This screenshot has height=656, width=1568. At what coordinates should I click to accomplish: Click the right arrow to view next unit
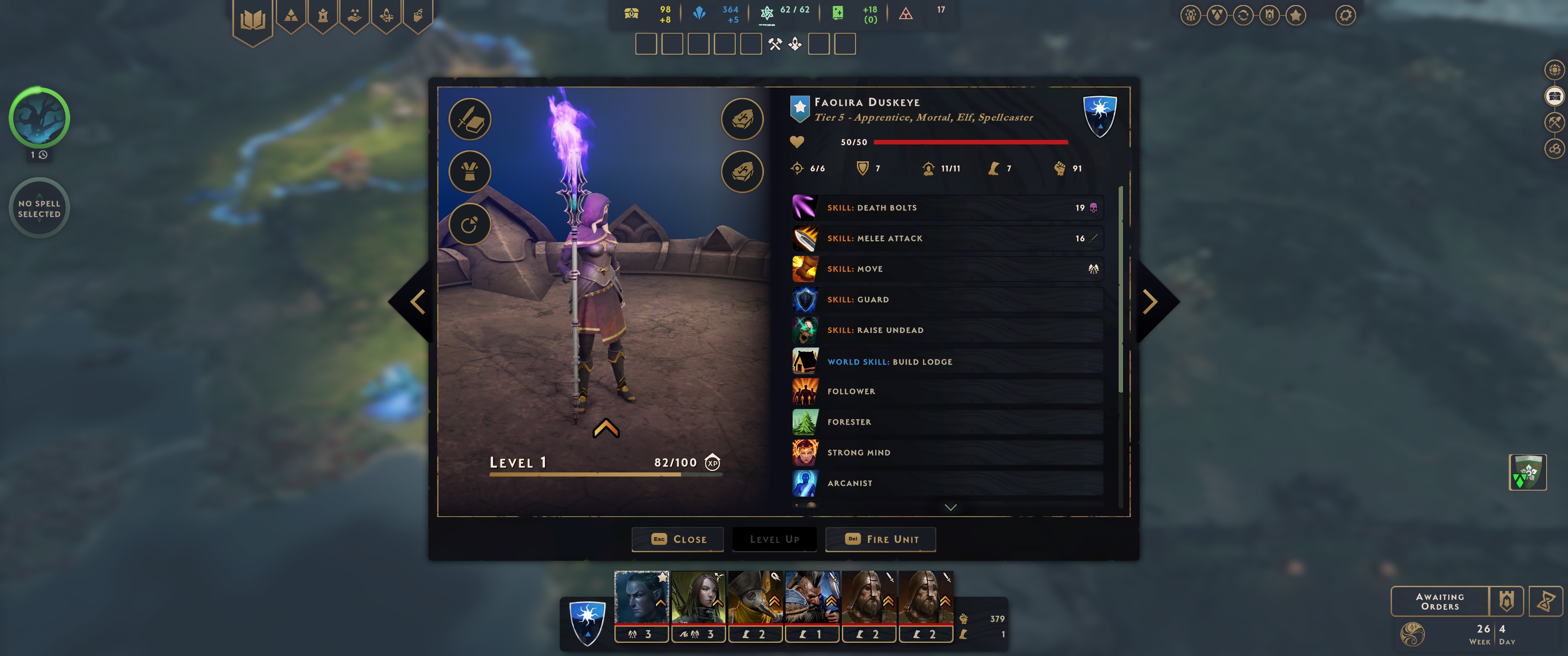(1150, 302)
